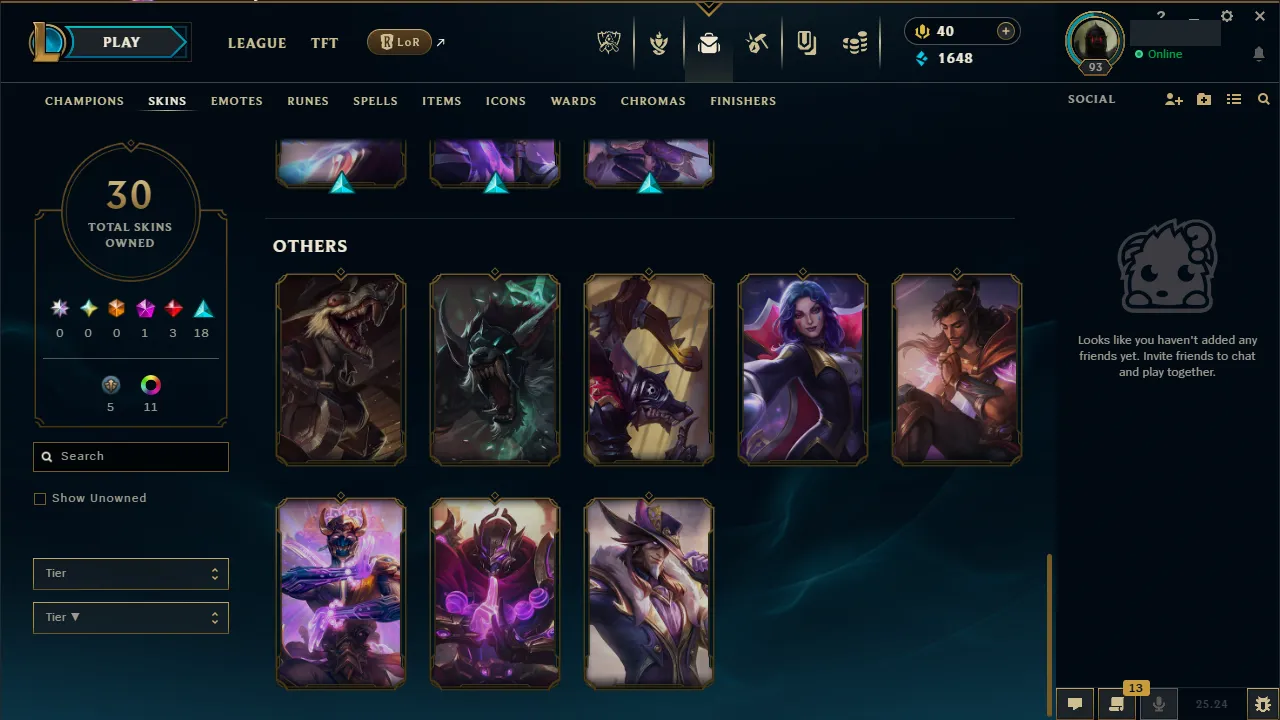Mute the microphone in the bottom bar
1280x720 pixels.
1159,703
